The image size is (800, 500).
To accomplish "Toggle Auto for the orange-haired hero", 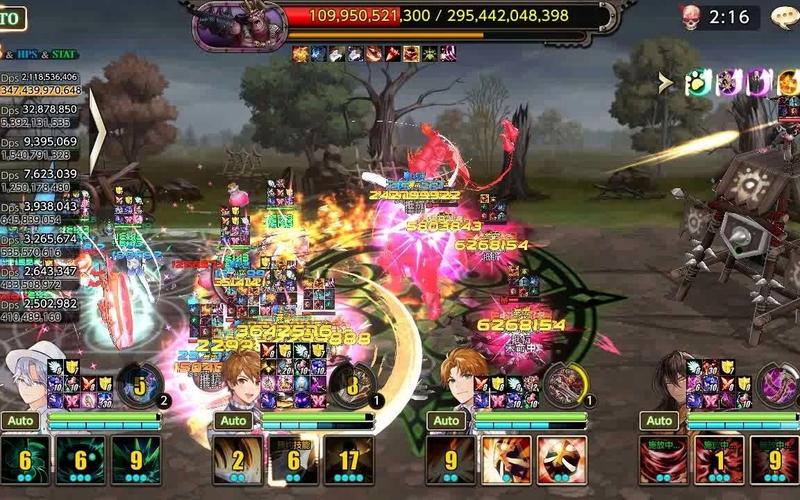I will [446, 421].
